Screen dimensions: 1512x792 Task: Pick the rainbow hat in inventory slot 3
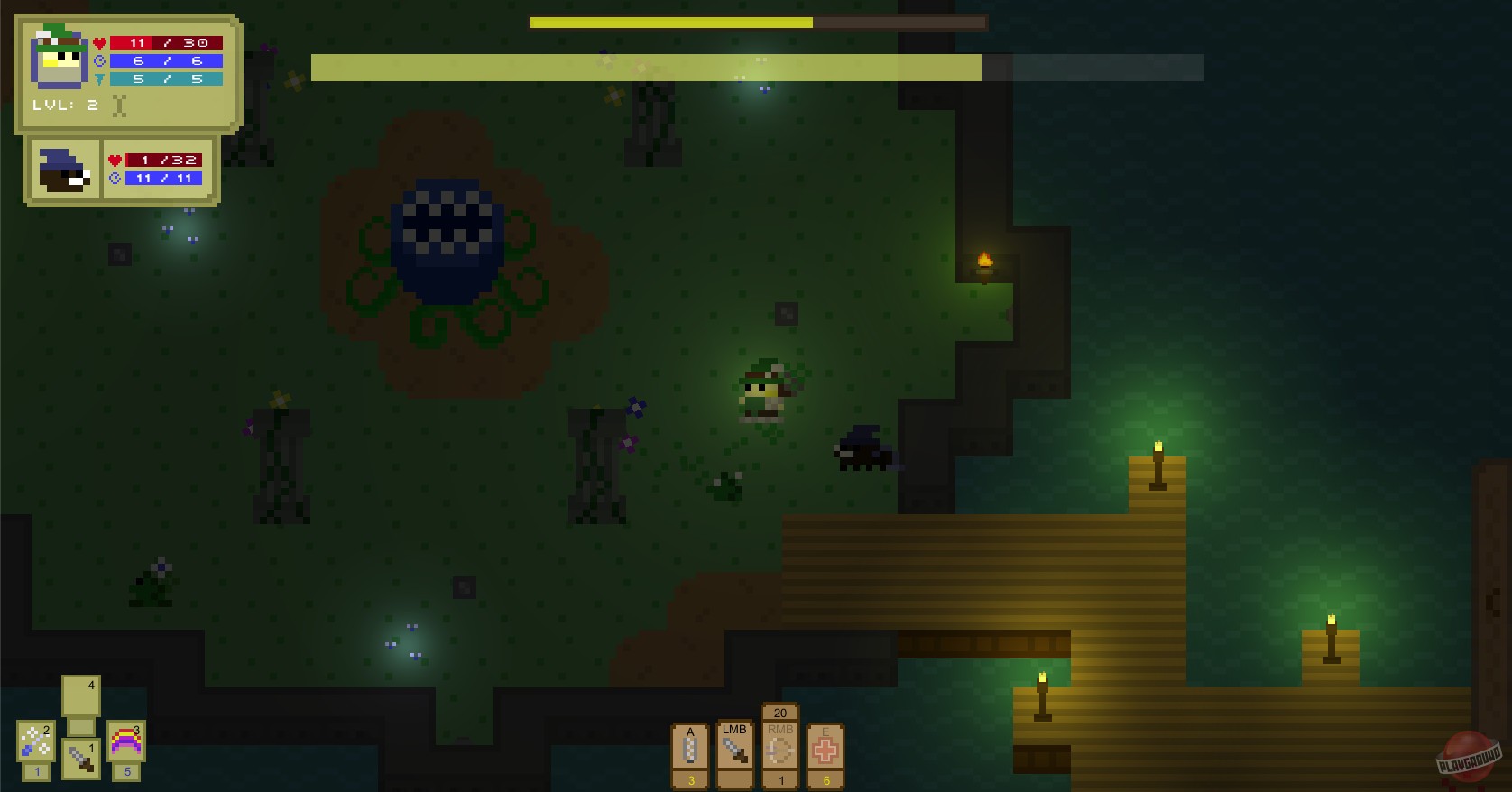click(x=125, y=740)
